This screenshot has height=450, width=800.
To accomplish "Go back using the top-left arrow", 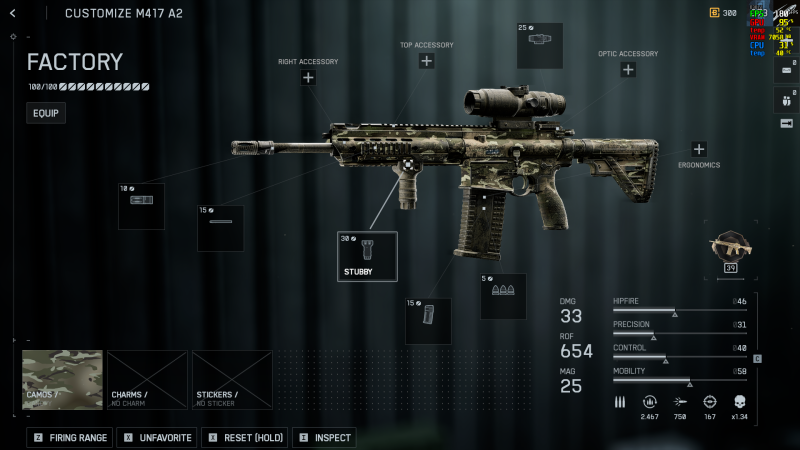I will 12,13.
